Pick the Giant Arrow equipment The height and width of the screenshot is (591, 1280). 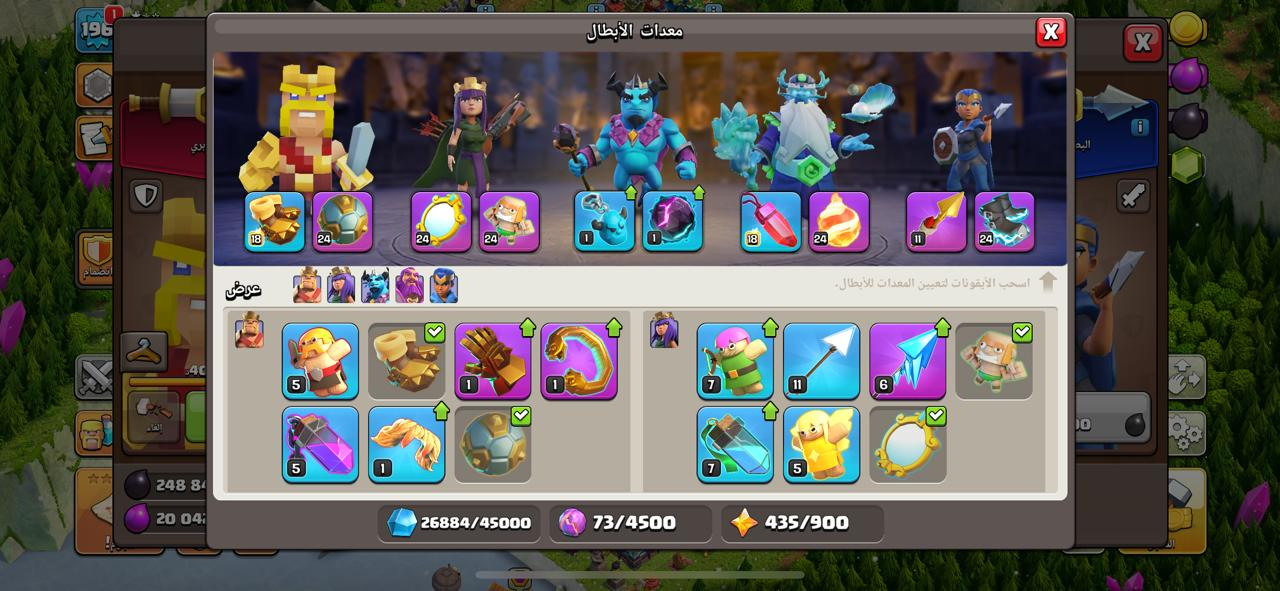821,361
